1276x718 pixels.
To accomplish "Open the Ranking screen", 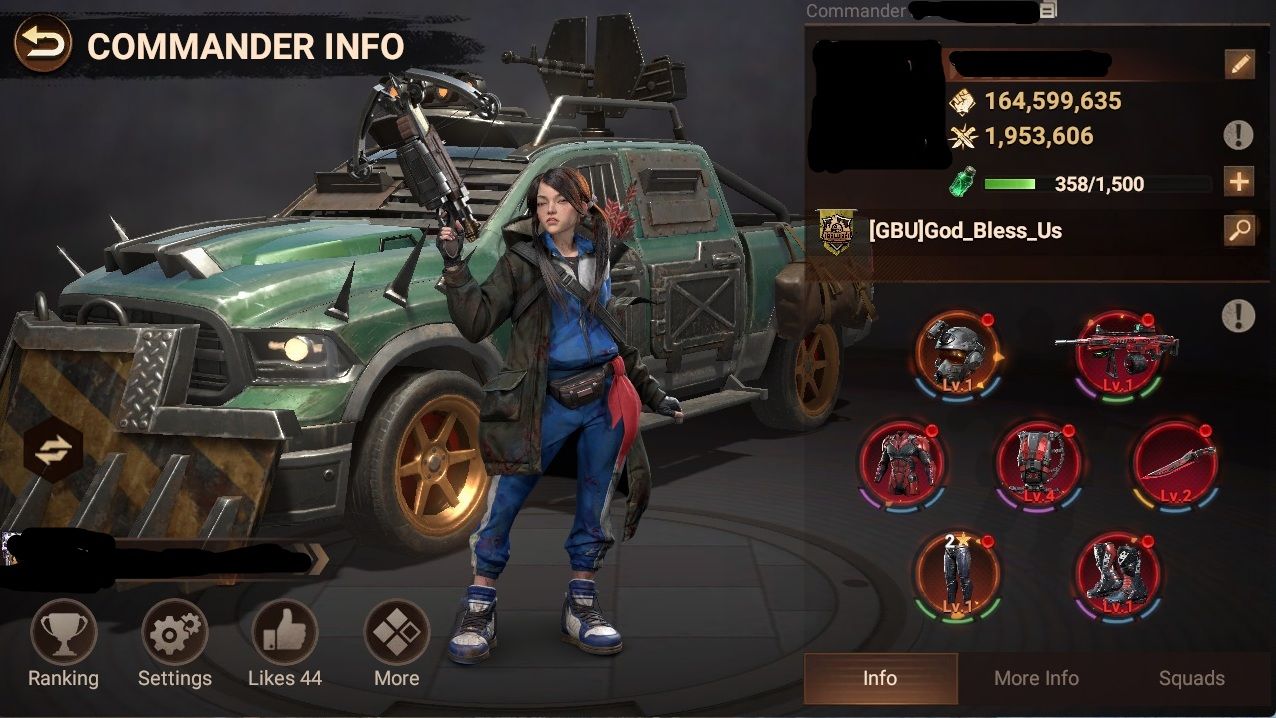I will tap(64, 633).
